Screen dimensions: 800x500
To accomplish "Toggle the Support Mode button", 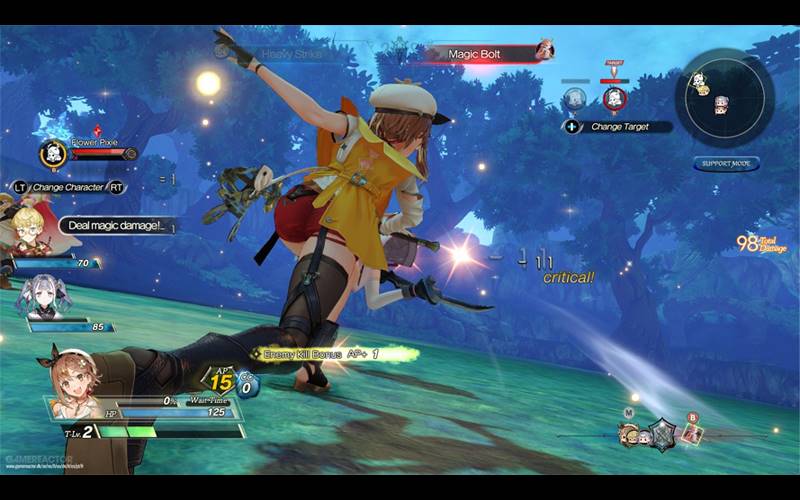I will [x=726, y=164].
